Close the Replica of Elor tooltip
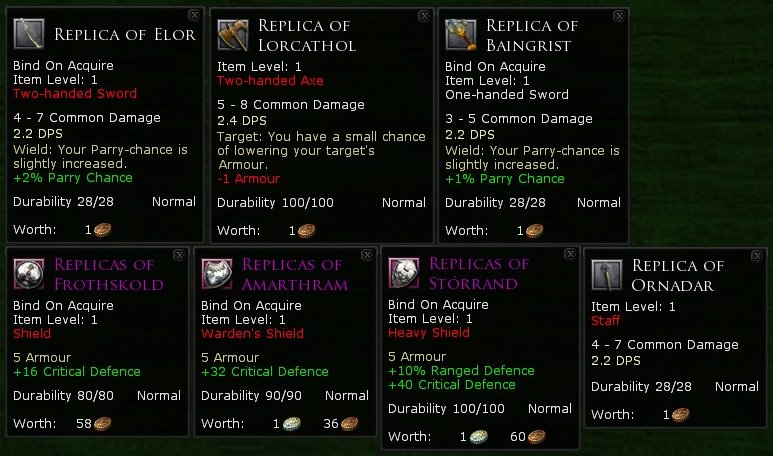 (193, 16)
